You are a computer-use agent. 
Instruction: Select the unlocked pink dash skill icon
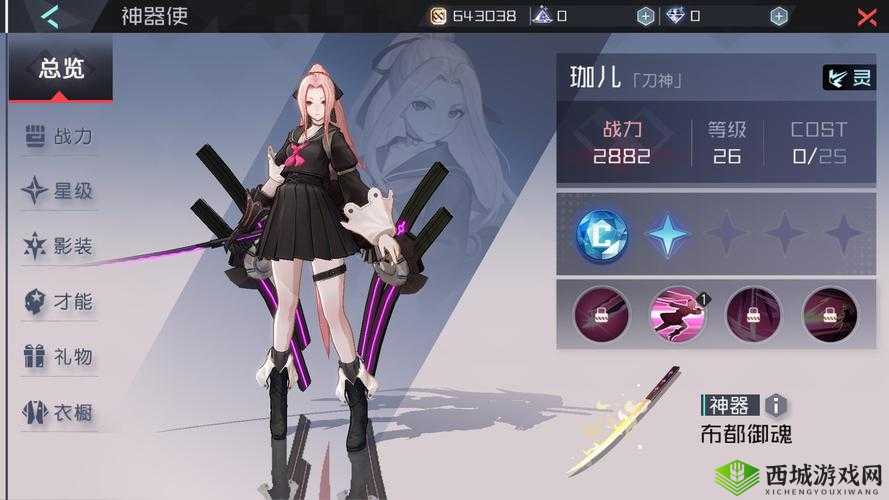pyautogui.click(x=677, y=314)
